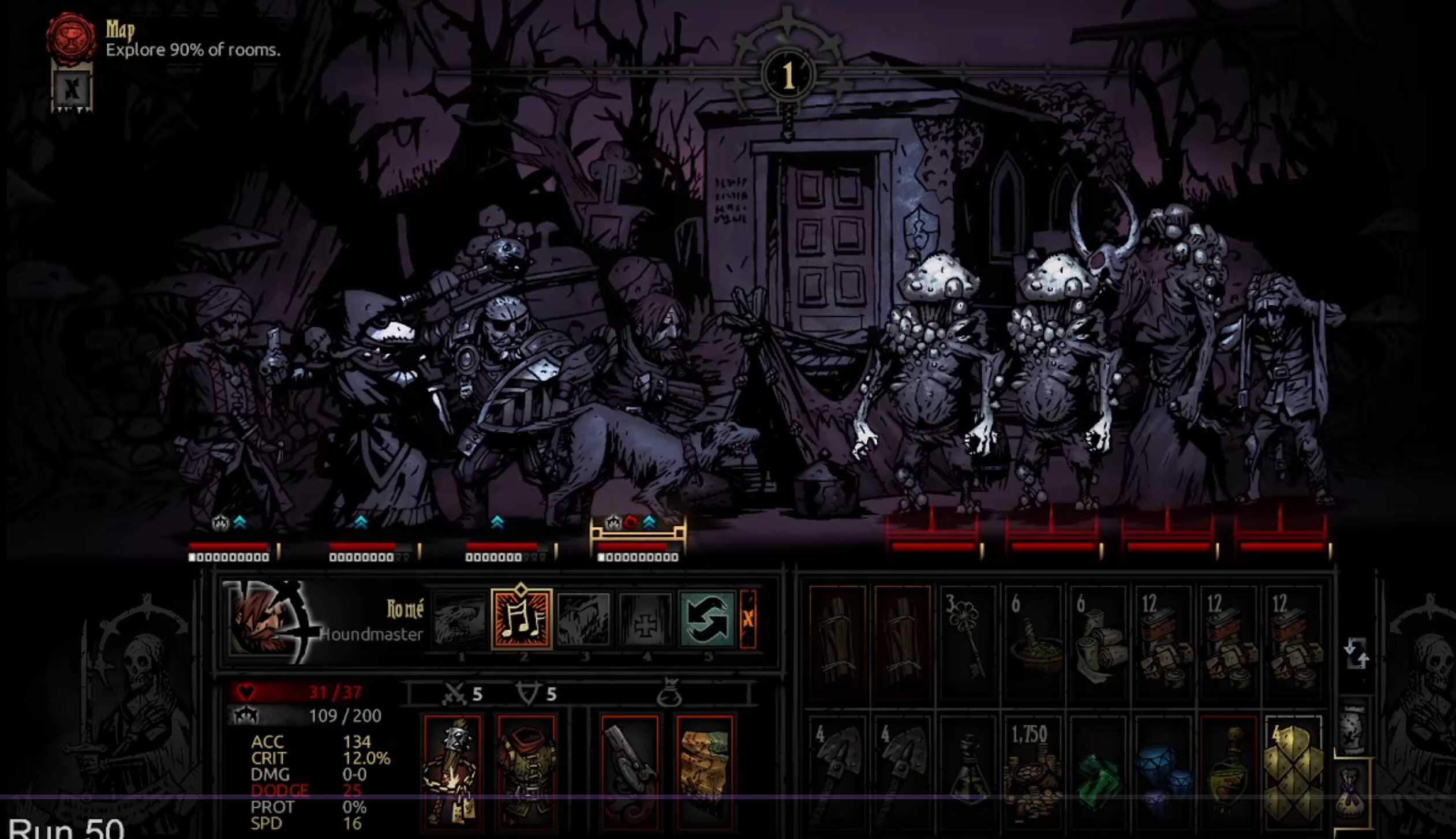Choose the hound bite attack skill
The image size is (1456, 839).
pos(459,620)
